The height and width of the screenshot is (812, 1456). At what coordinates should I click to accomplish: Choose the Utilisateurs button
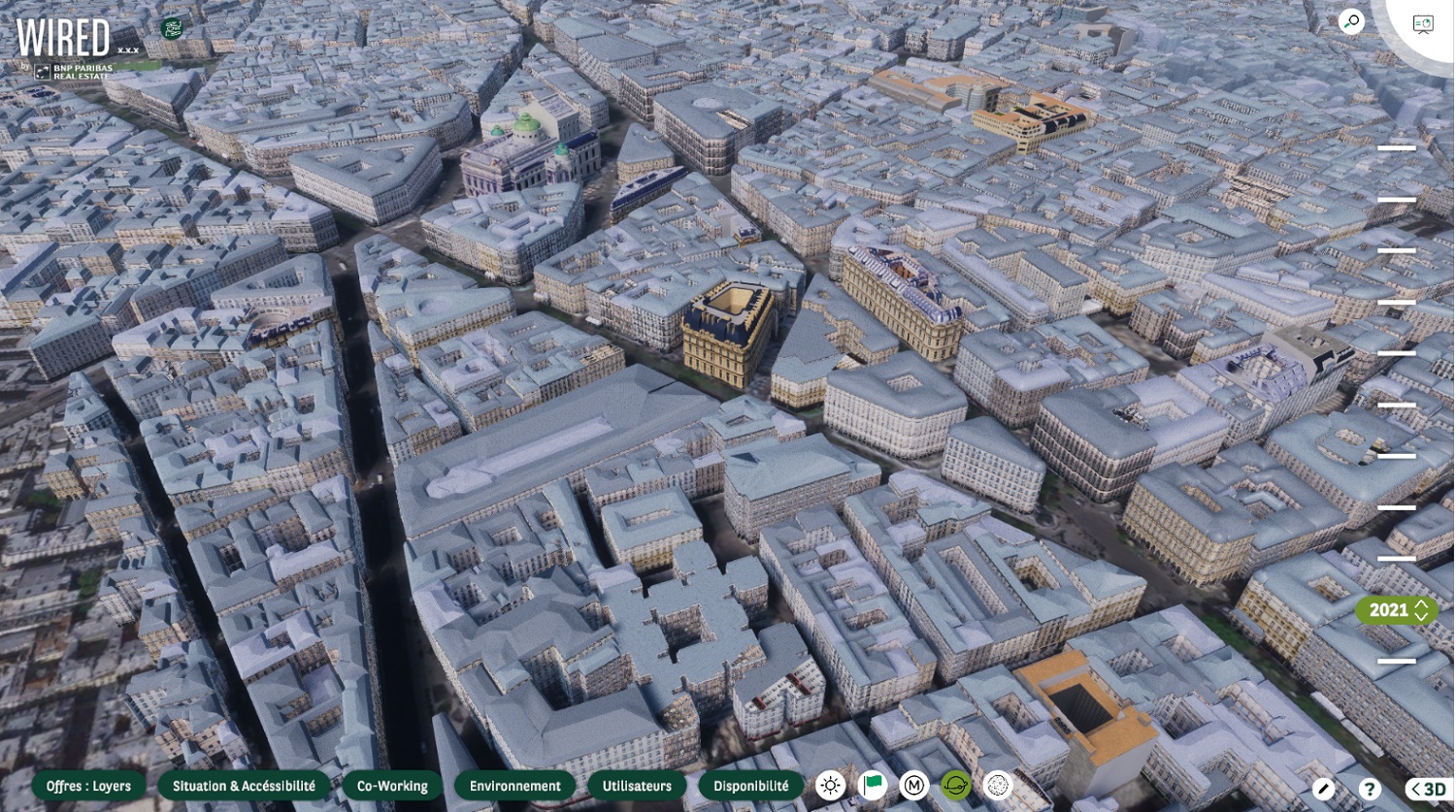point(637,786)
